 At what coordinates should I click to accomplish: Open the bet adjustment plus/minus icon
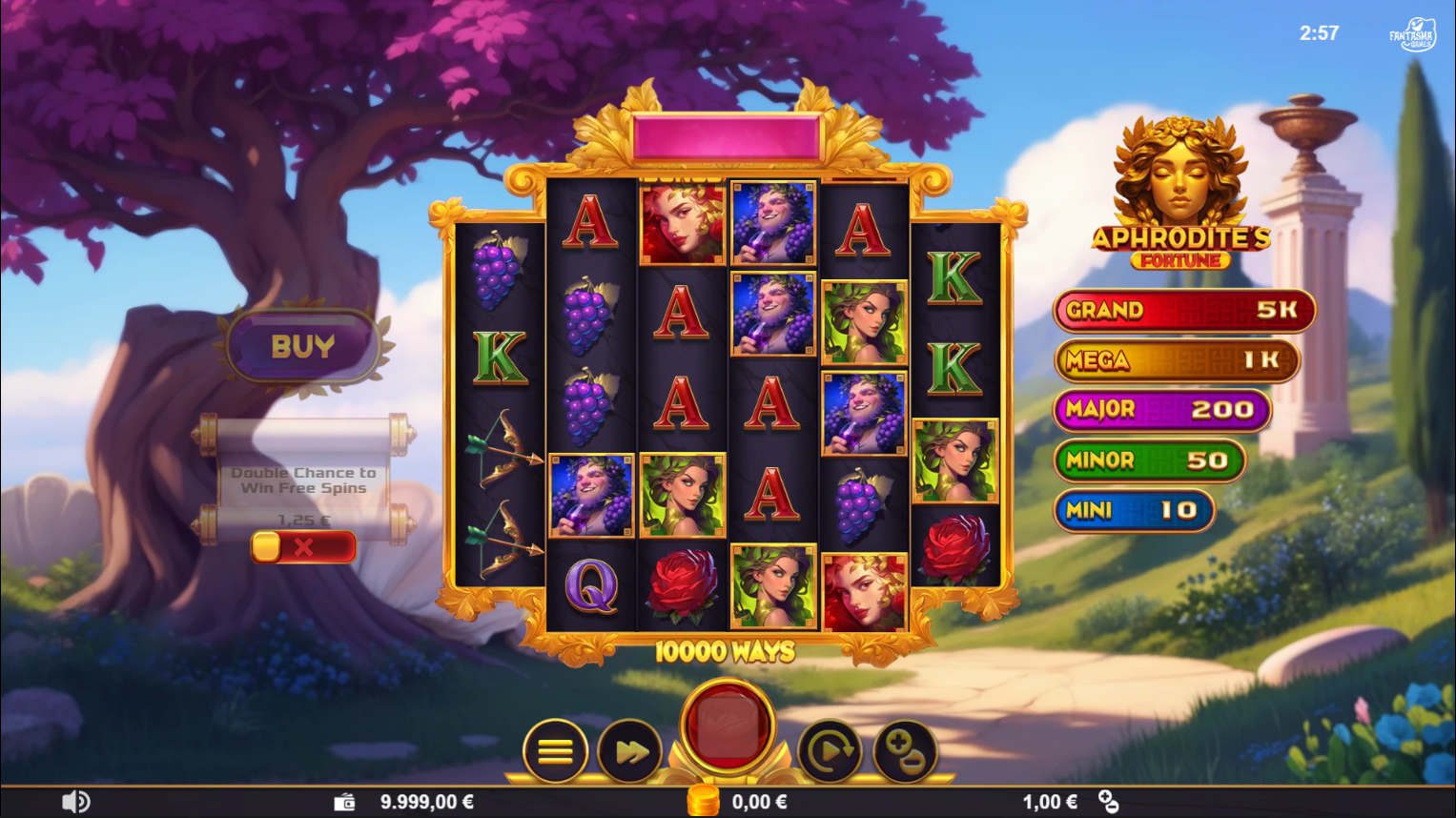pos(904,751)
